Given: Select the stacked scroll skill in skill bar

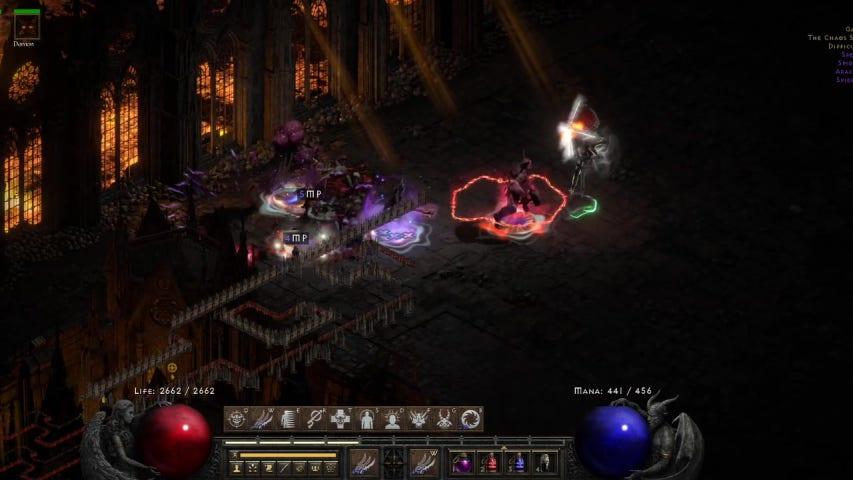Looking at the screenshot, I should click(x=289, y=419).
